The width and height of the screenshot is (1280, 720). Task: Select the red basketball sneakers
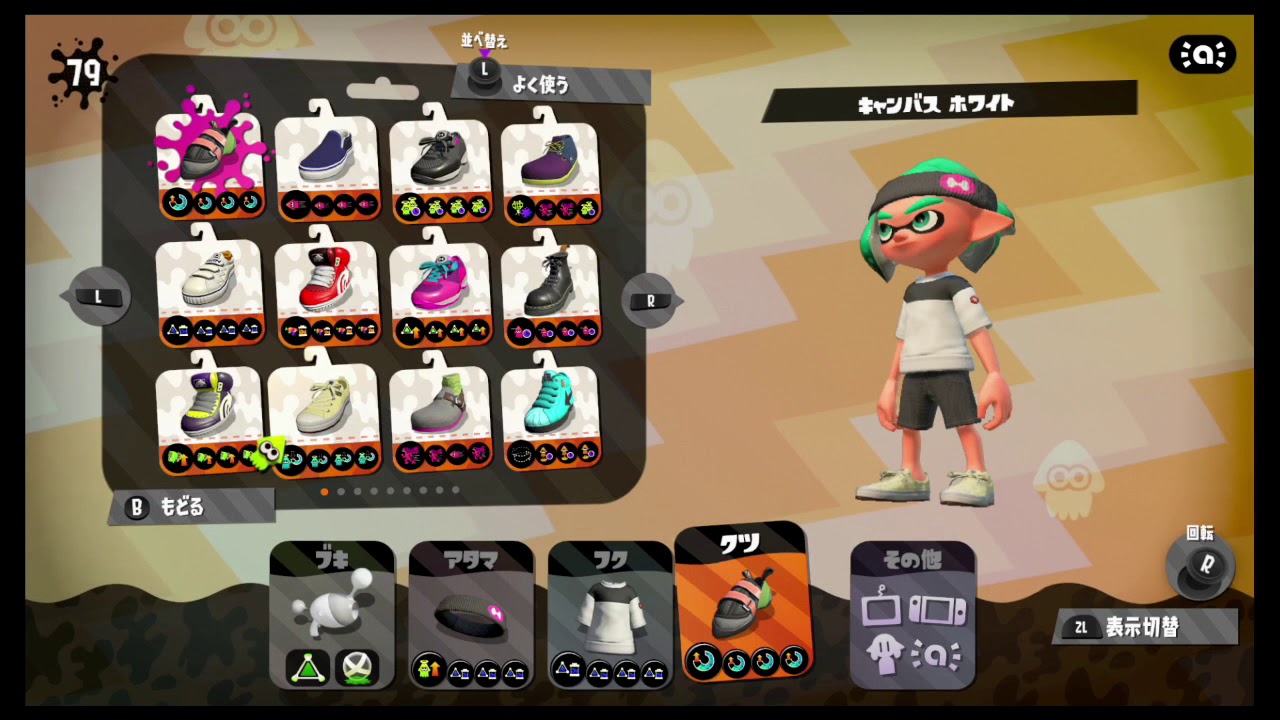(x=328, y=285)
